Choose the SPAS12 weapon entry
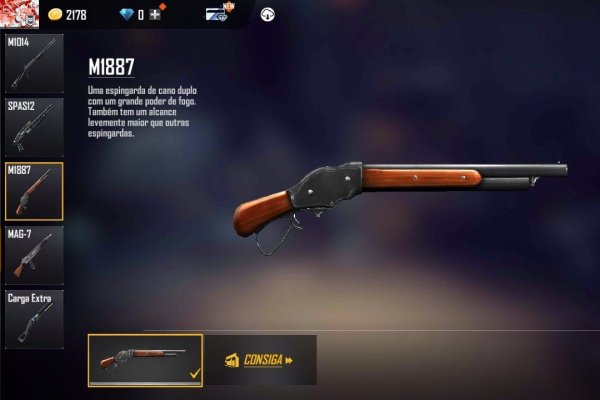 pyautogui.click(x=33, y=126)
